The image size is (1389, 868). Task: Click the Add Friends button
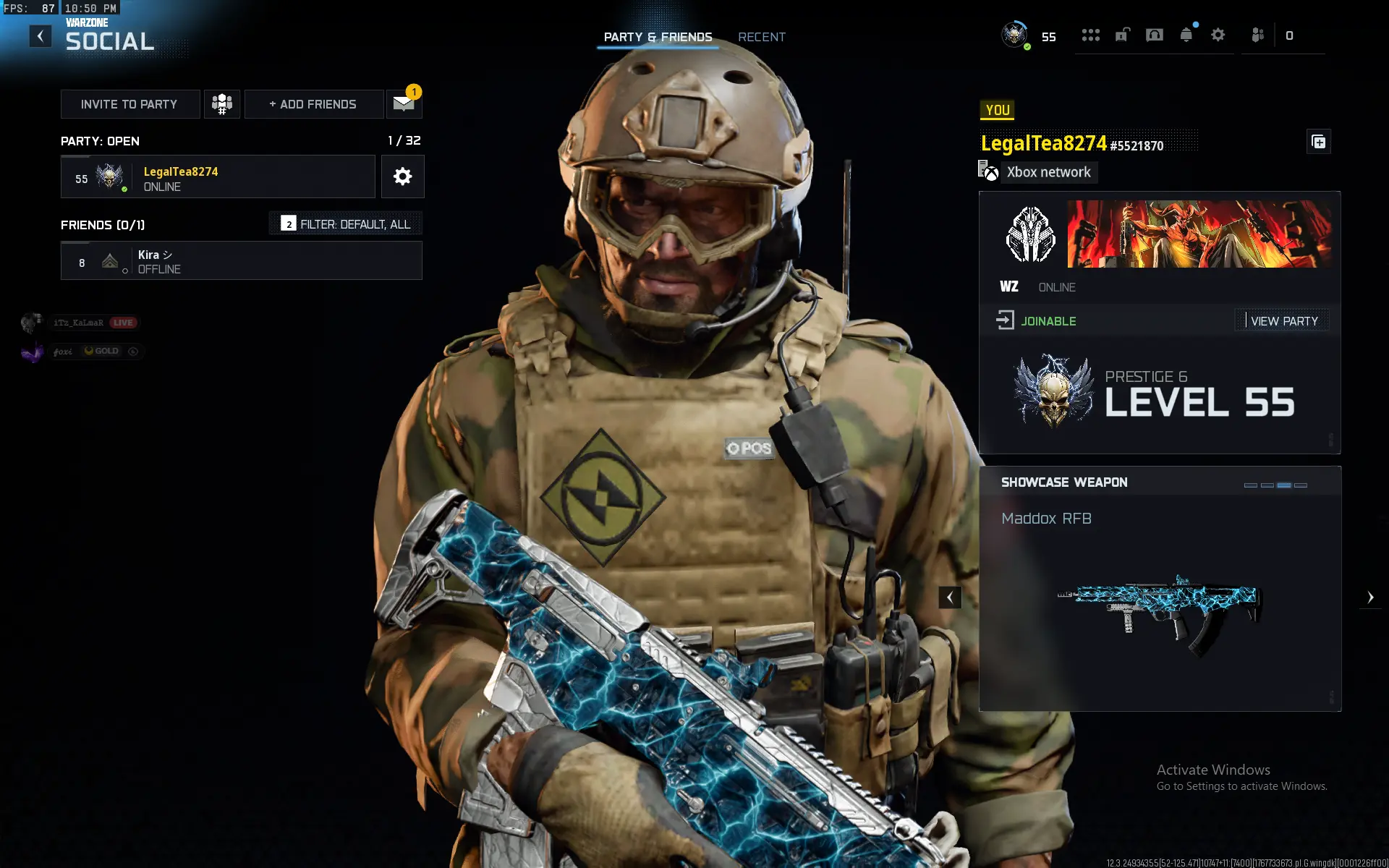click(x=313, y=103)
